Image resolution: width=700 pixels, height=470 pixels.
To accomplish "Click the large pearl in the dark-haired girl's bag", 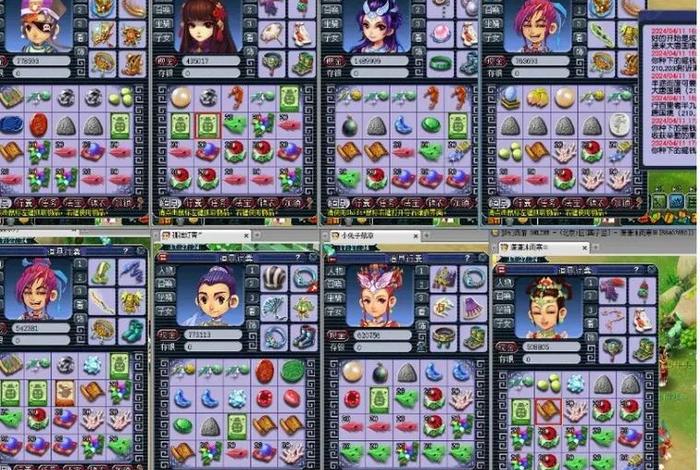I will click(181, 98).
